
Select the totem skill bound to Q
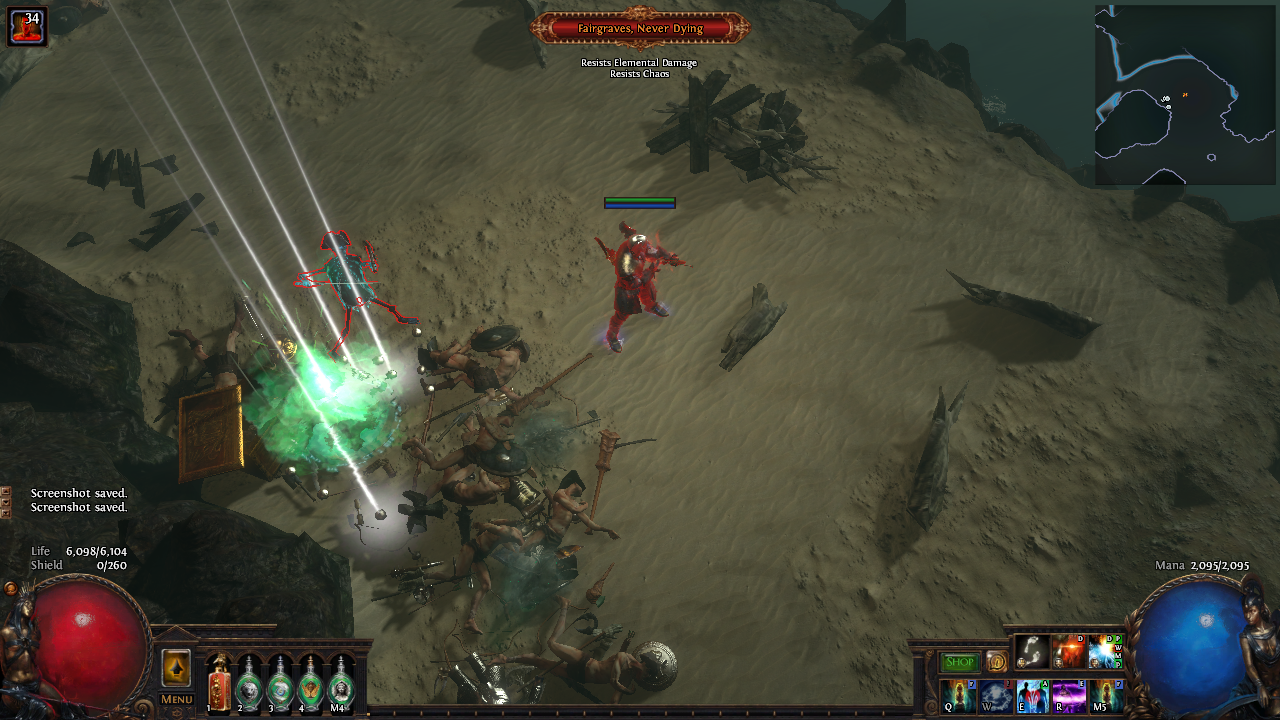pos(958,695)
